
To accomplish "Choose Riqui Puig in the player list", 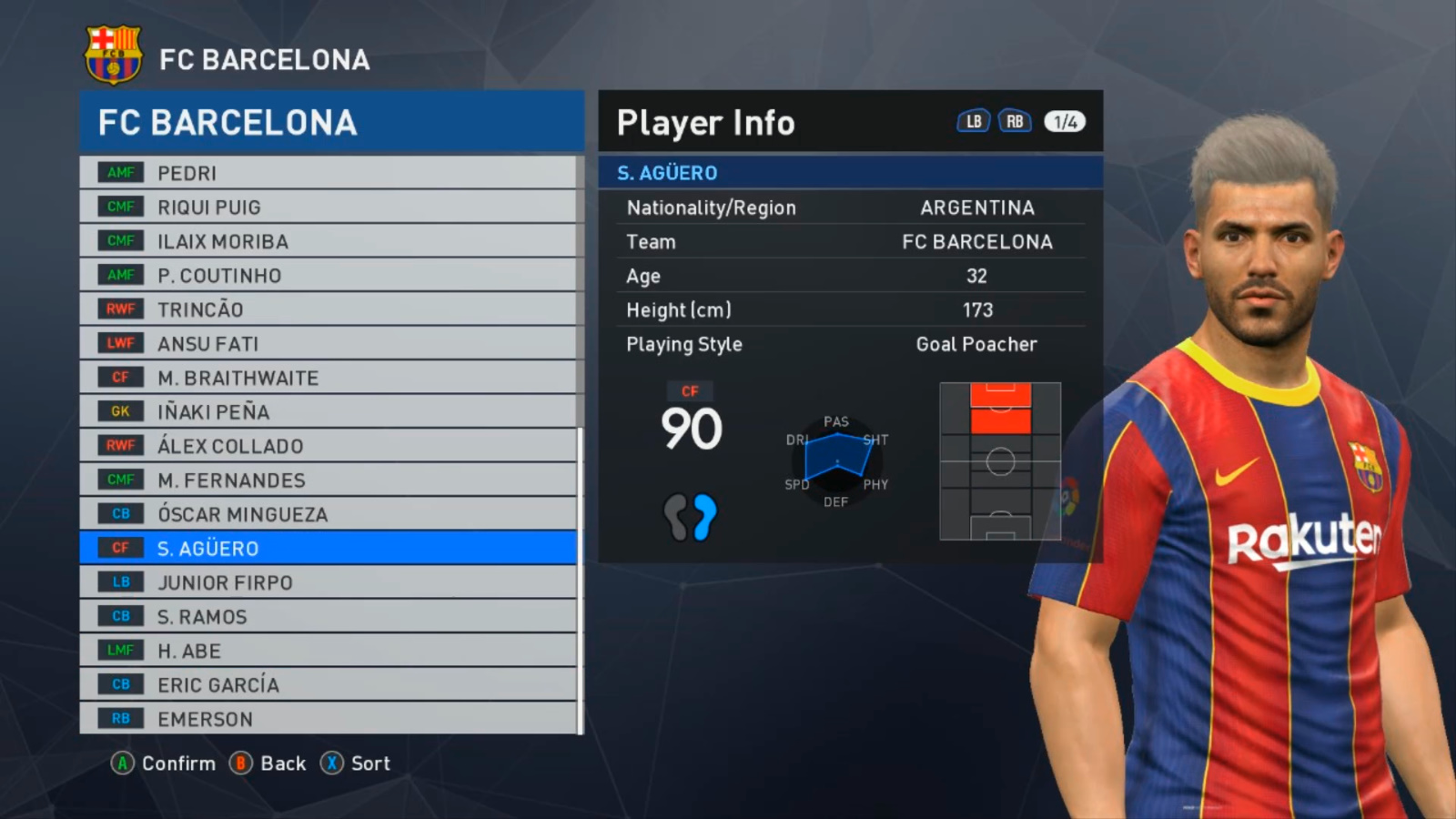I will click(x=328, y=207).
